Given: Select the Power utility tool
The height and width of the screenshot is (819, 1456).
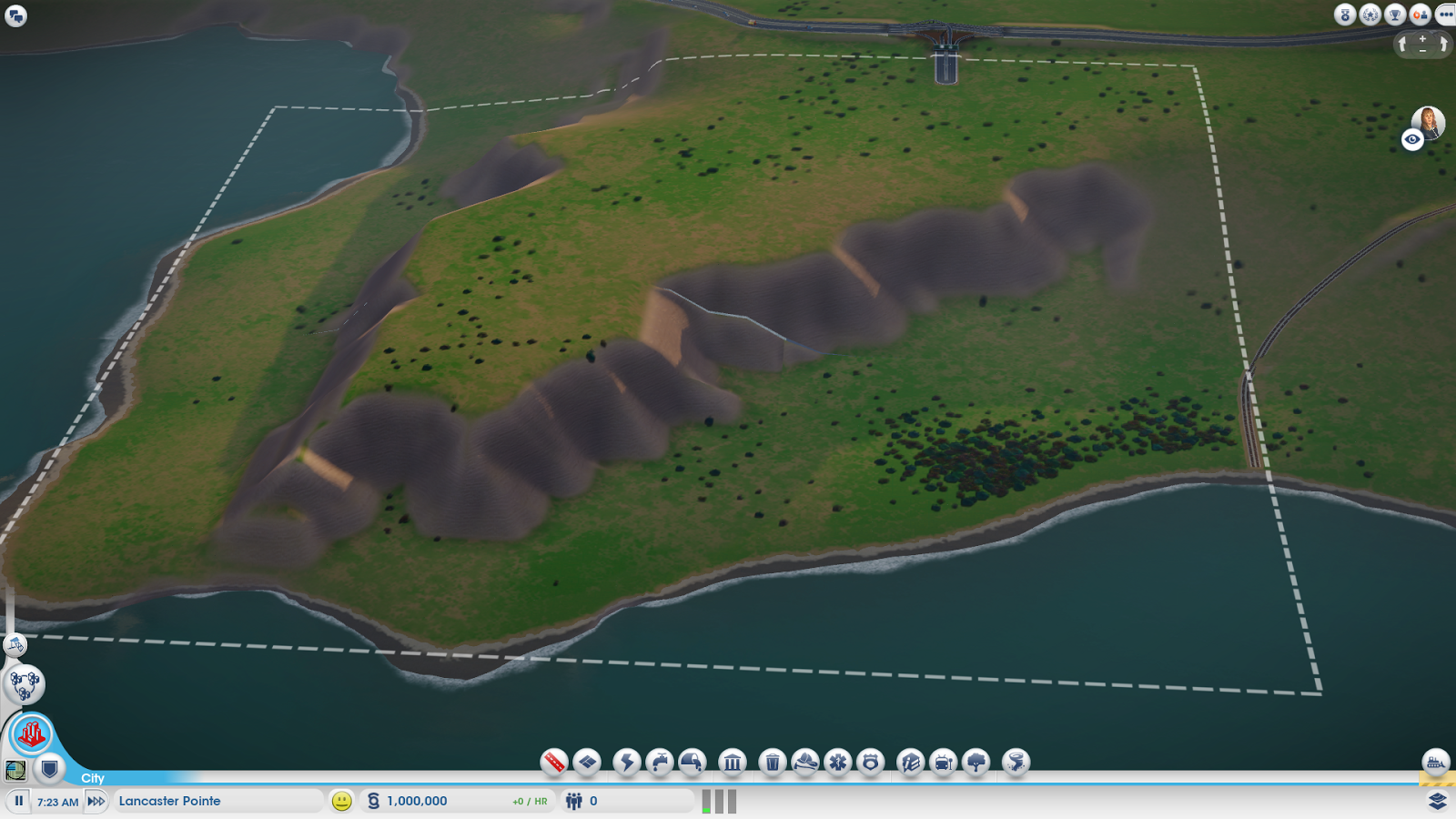Looking at the screenshot, I should pos(627,764).
